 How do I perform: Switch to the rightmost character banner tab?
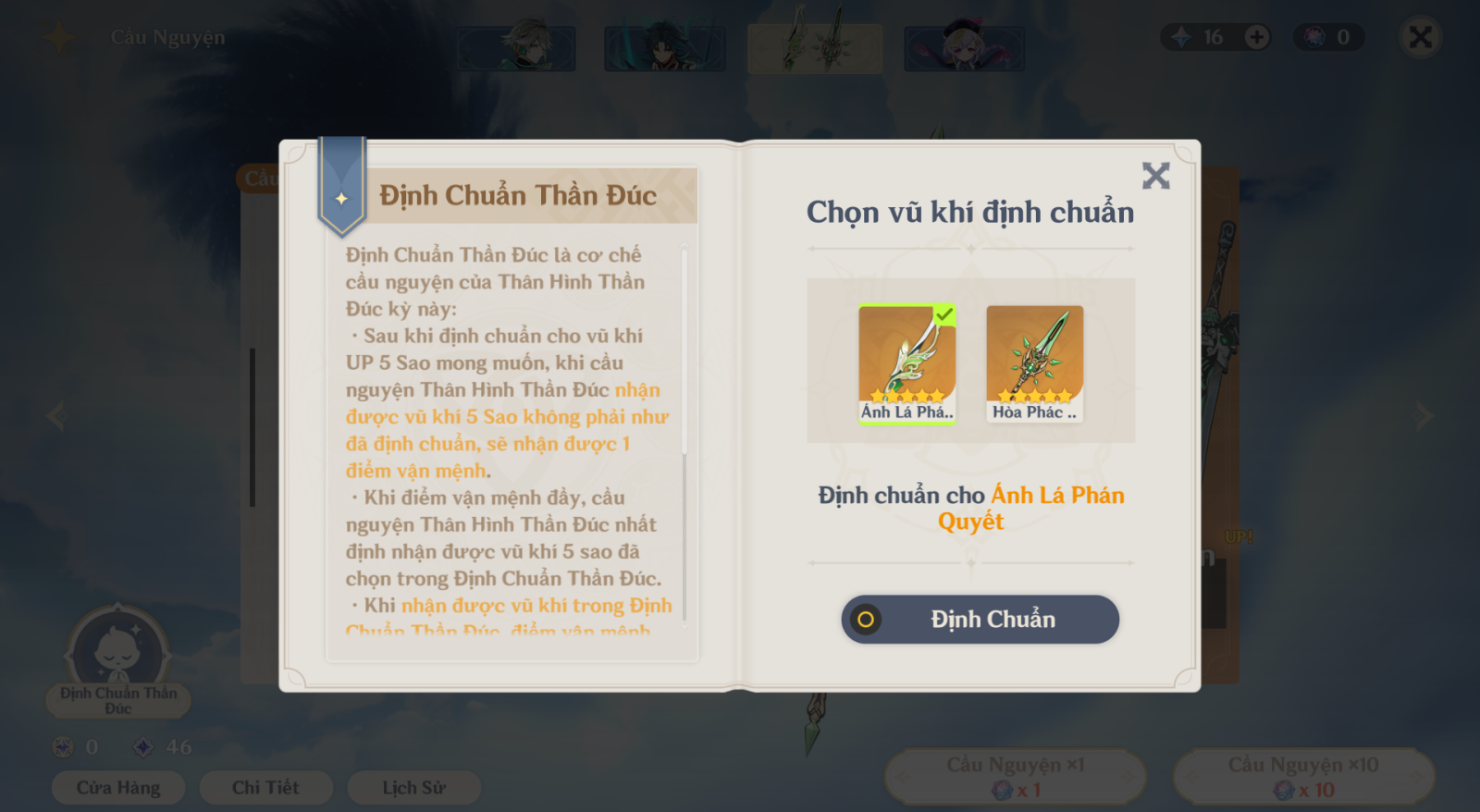tap(965, 47)
